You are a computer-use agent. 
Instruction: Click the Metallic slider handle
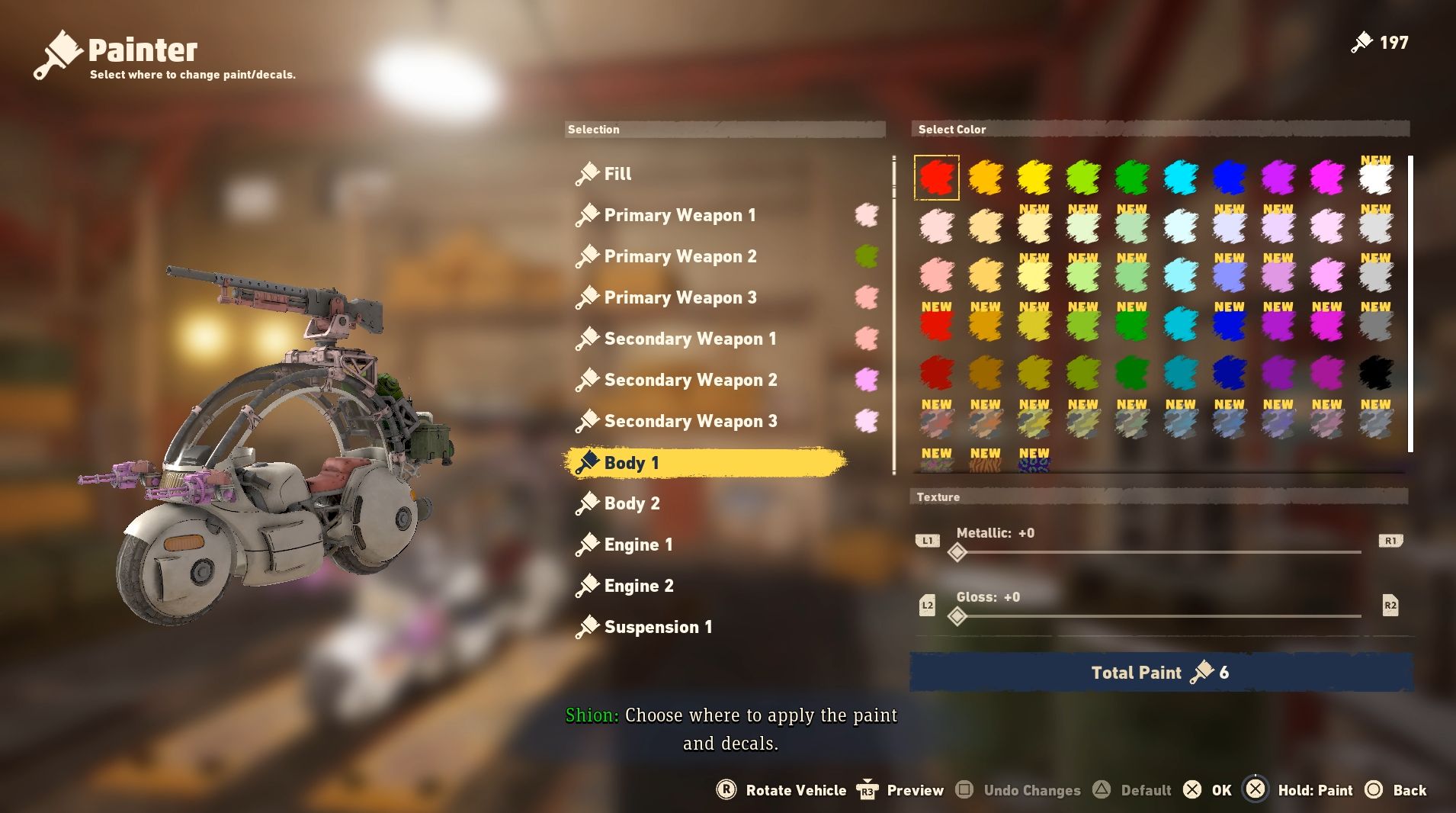pos(957,552)
